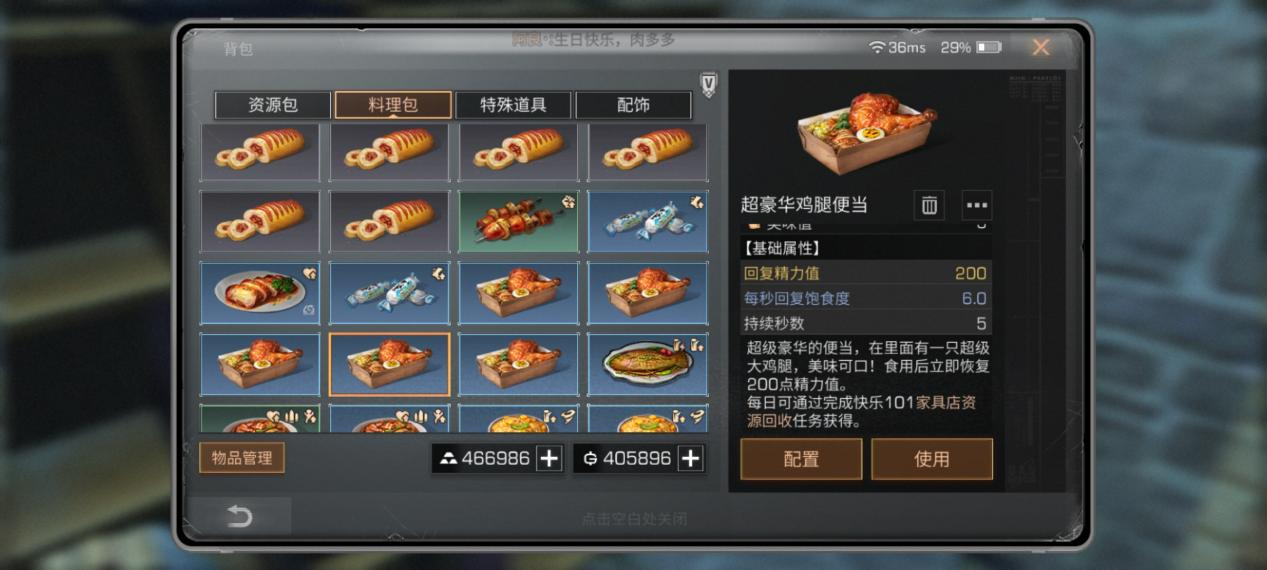Use the 超豪华鸡腿便当 with 使用
This screenshot has height=570, width=1267.
931,459
